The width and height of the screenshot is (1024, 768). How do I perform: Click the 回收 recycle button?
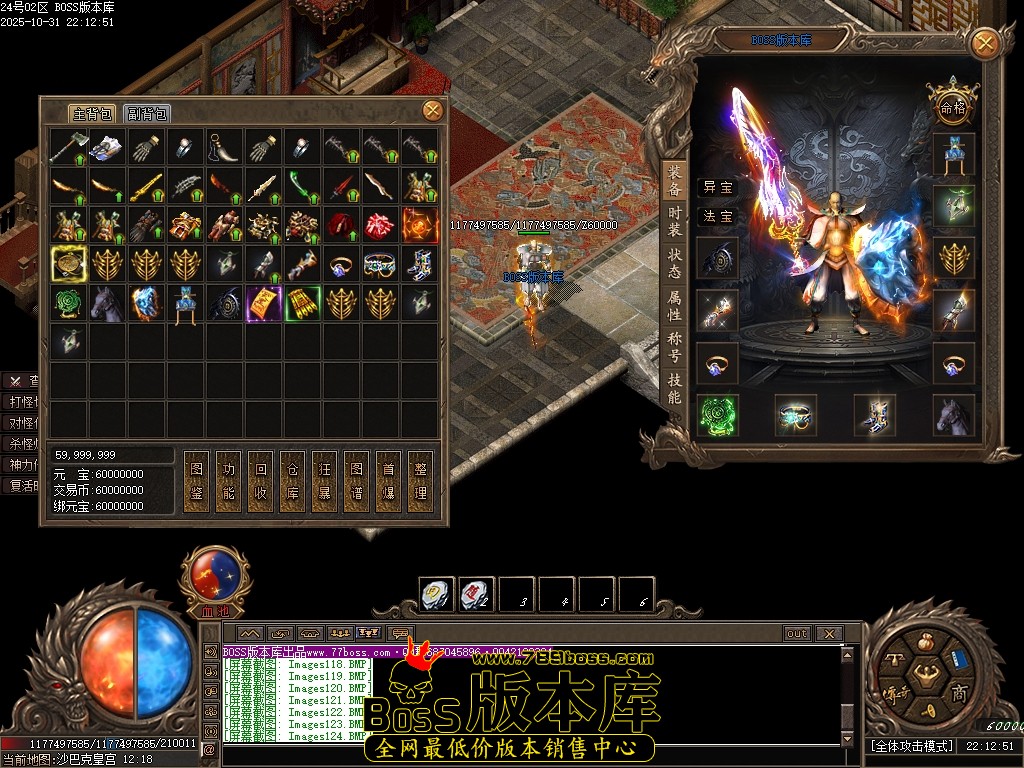[x=260, y=481]
